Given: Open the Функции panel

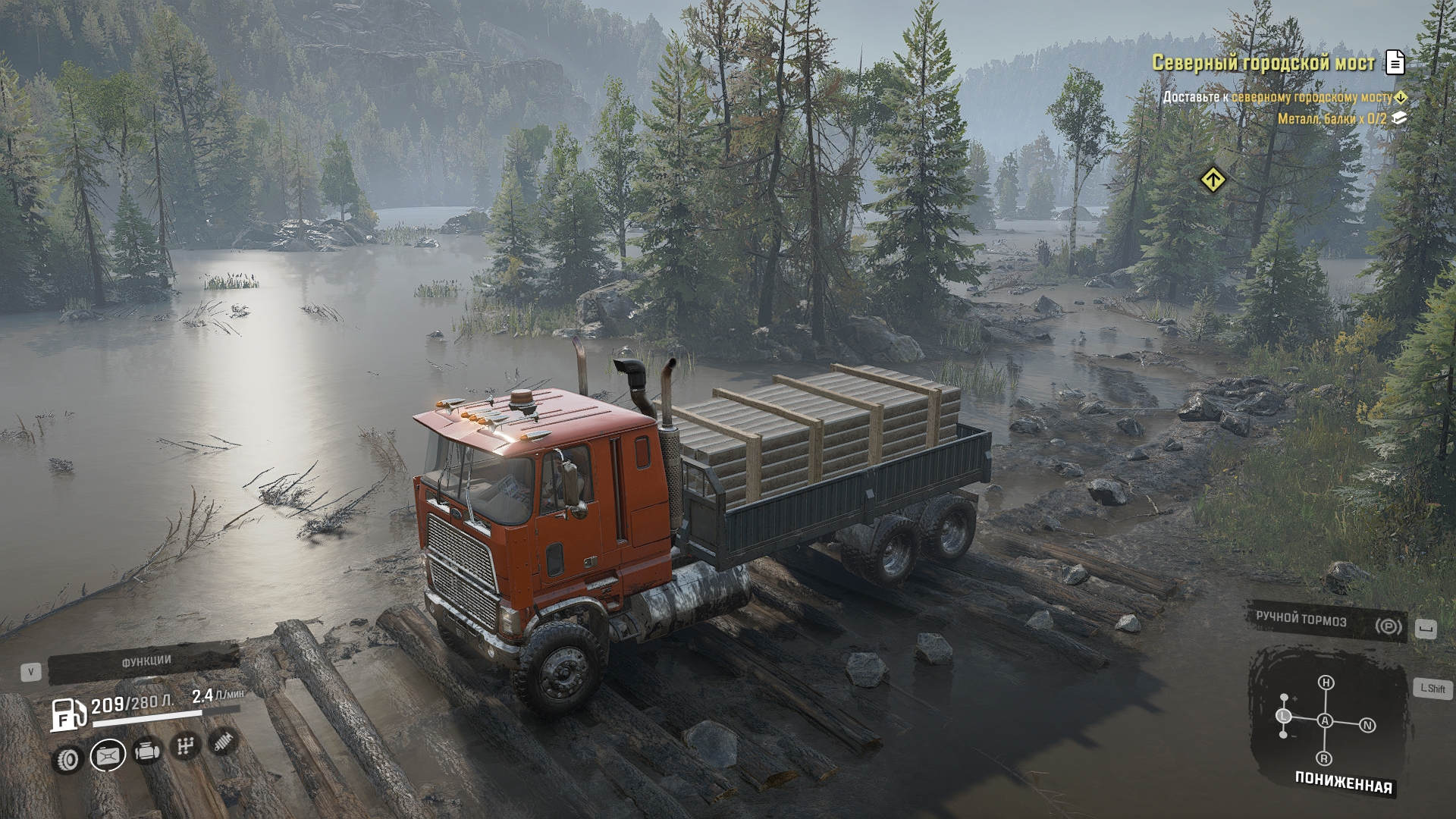Looking at the screenshot, I should [x=146, y=663].
